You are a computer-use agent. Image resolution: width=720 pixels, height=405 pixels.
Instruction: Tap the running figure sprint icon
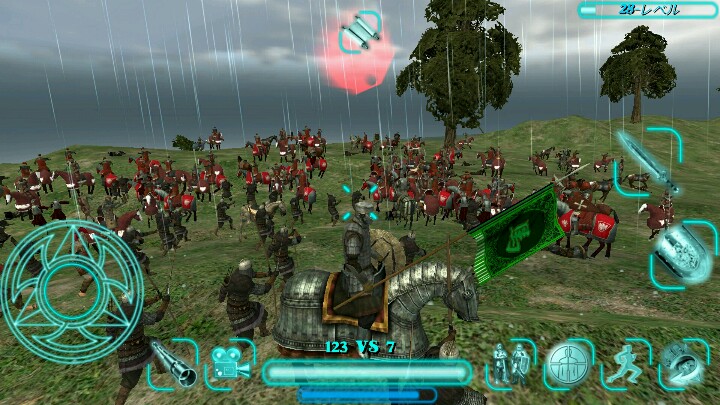click(626, 364)
